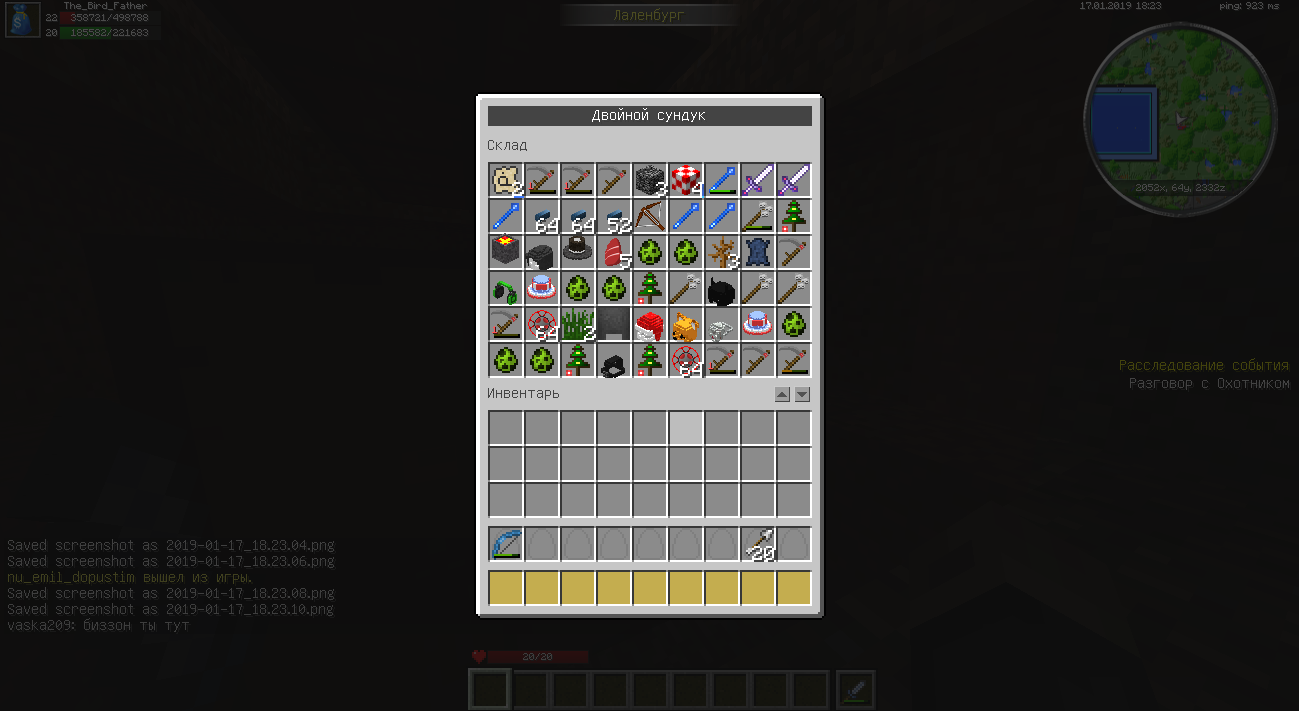Pick up the dead bush stack
The height and width of the screenshot is (711, 1299).
[722, 253]
